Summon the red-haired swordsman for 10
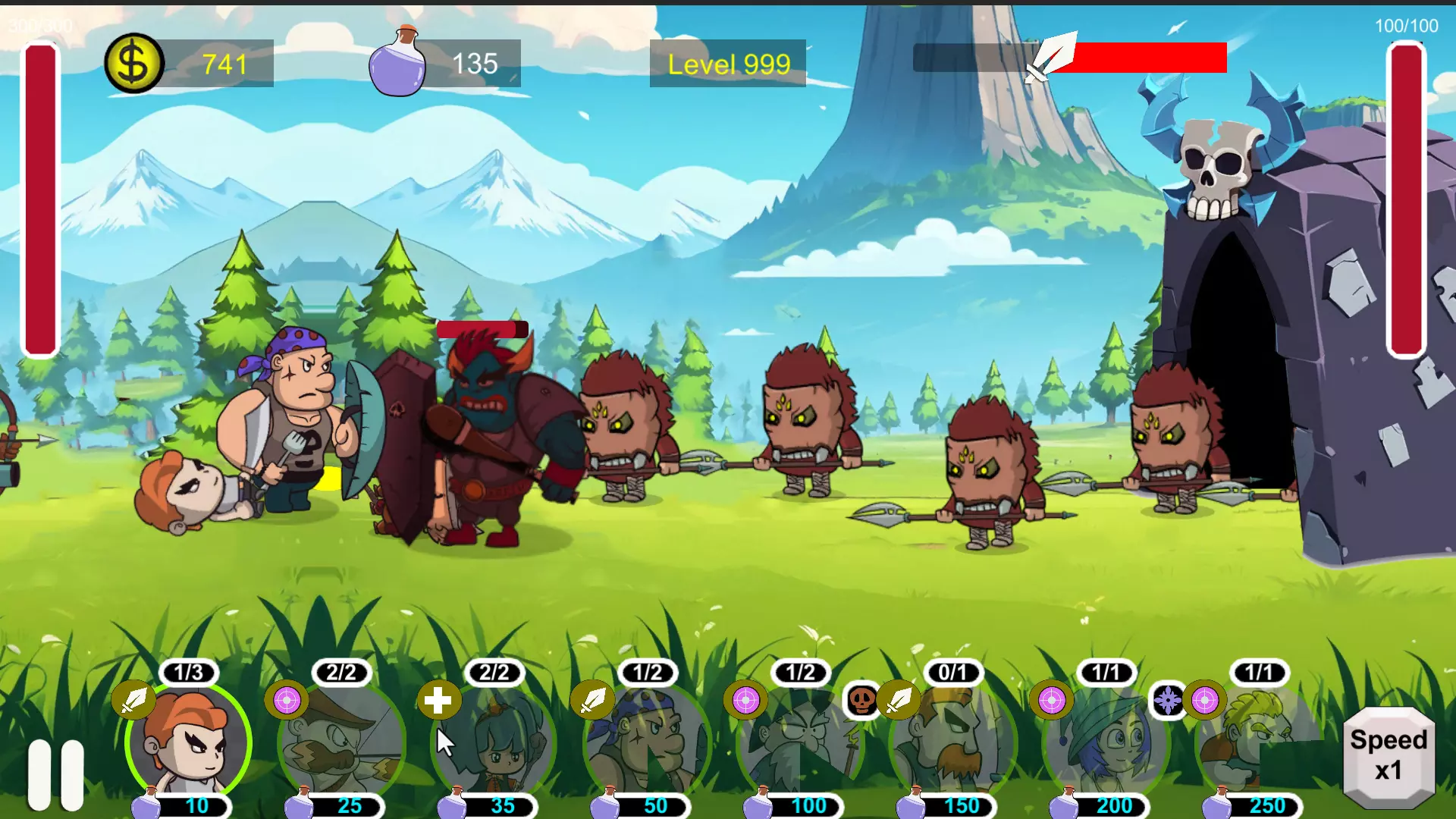This screenshot has height=819, width=1456. [188, 743]
